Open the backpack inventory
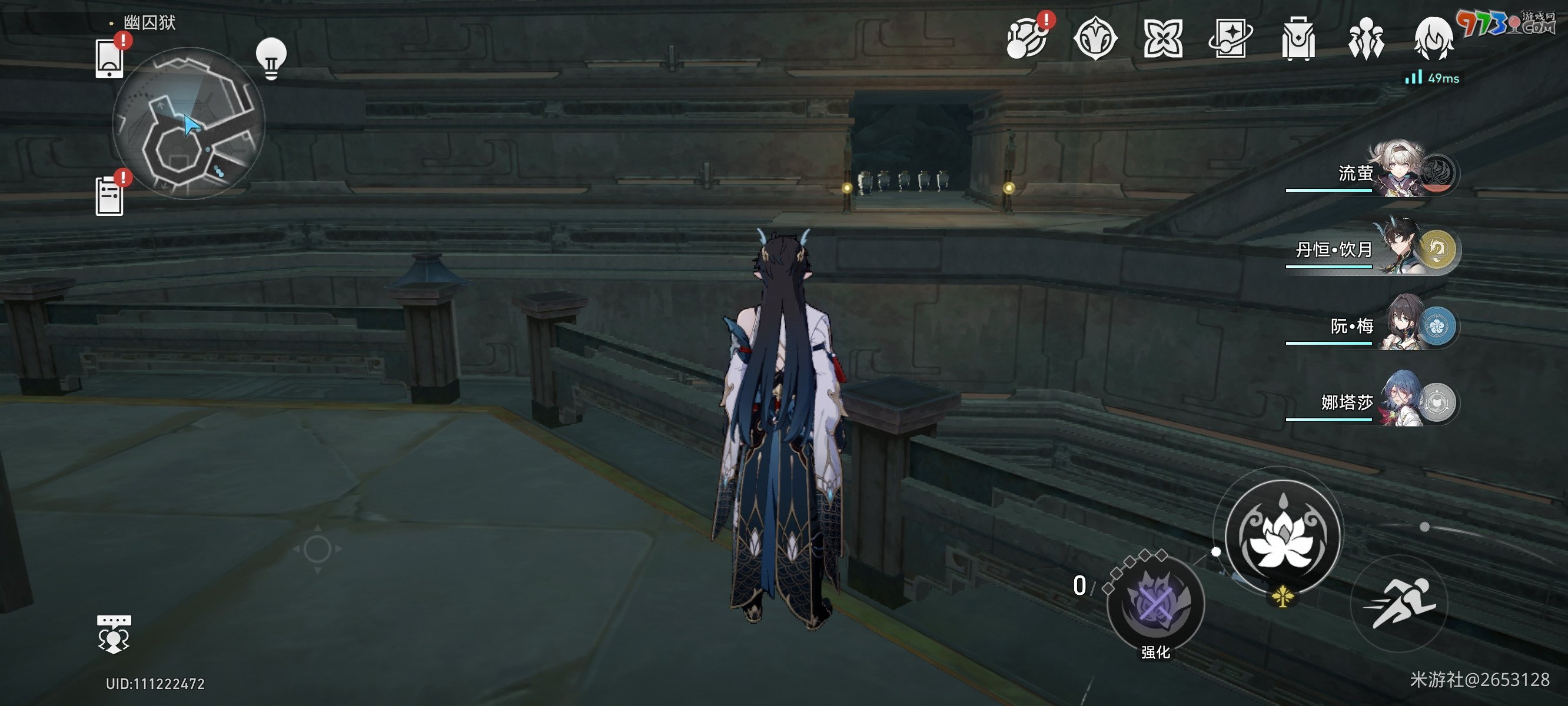Viewport: 1568px width, 706px height. click(x=1298, y=39)
